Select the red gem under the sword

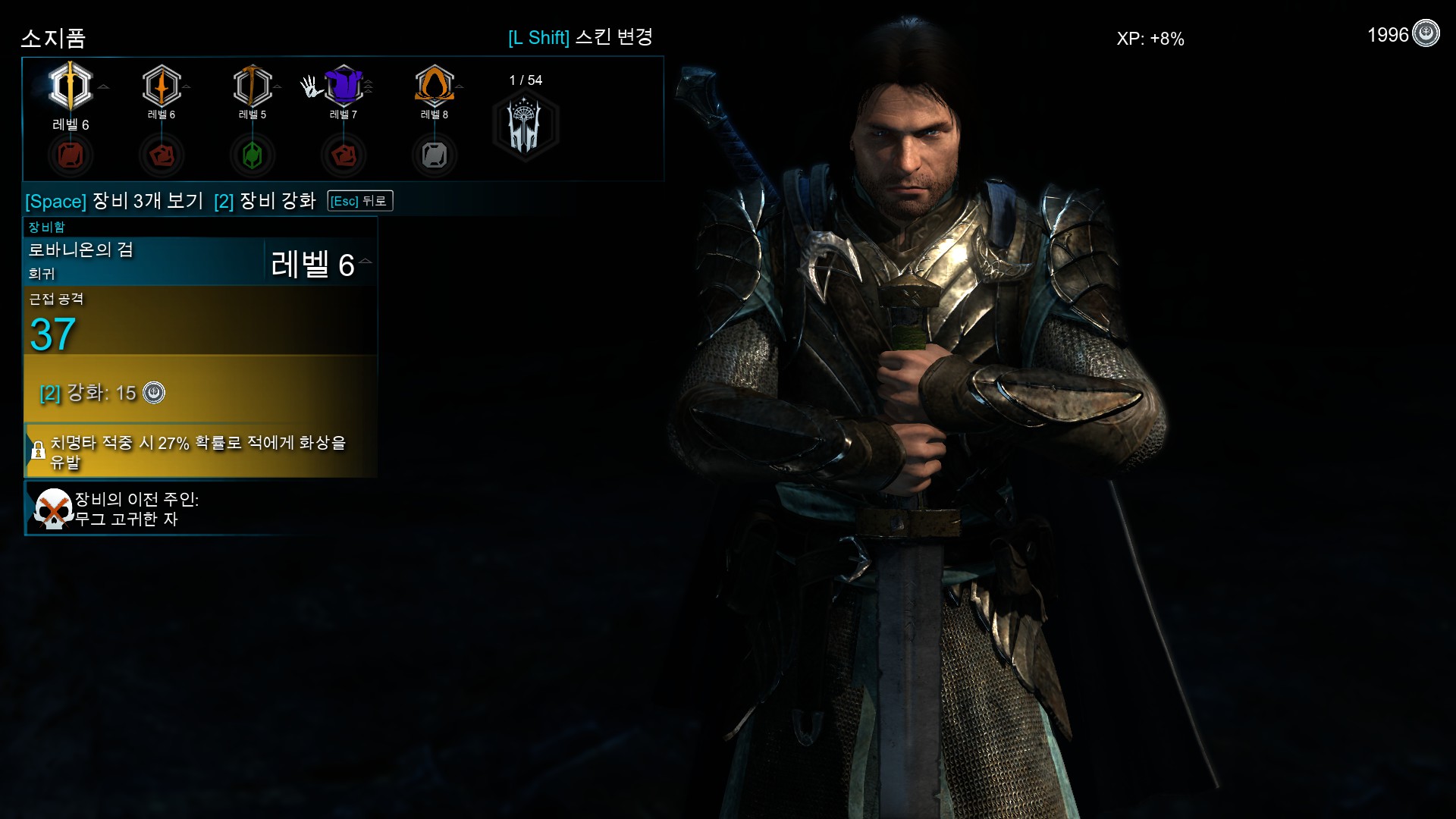pyautogui.click(x=71, y=155)
